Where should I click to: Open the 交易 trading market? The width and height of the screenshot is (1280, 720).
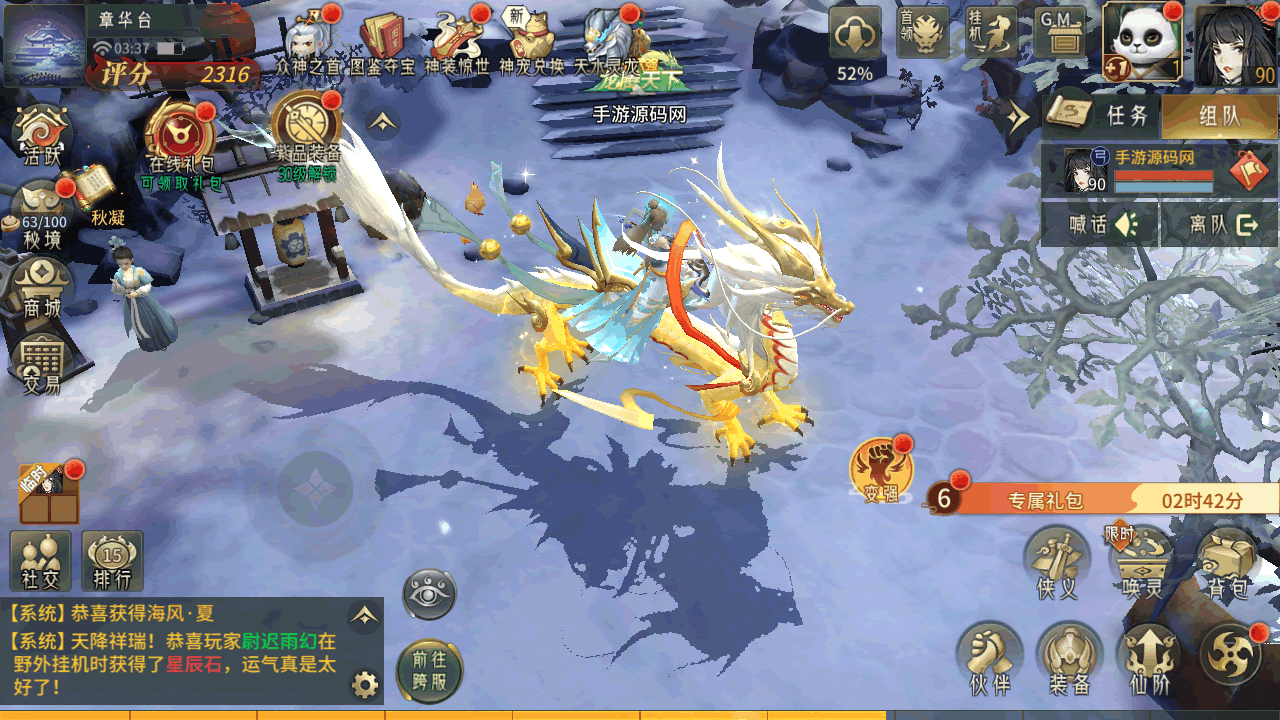41,363
